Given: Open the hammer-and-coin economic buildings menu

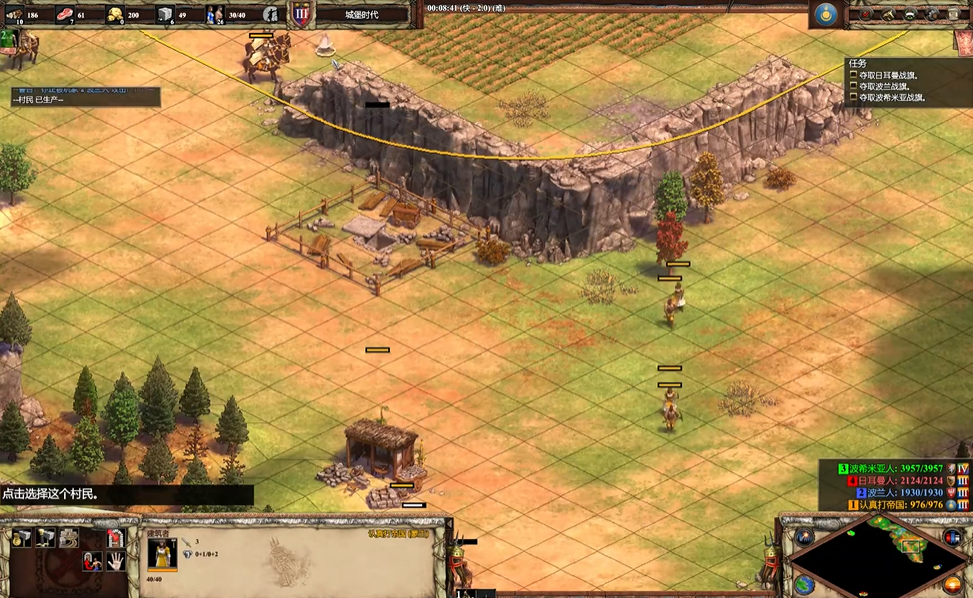Looking at the screenshot, I should click(21, 538).
